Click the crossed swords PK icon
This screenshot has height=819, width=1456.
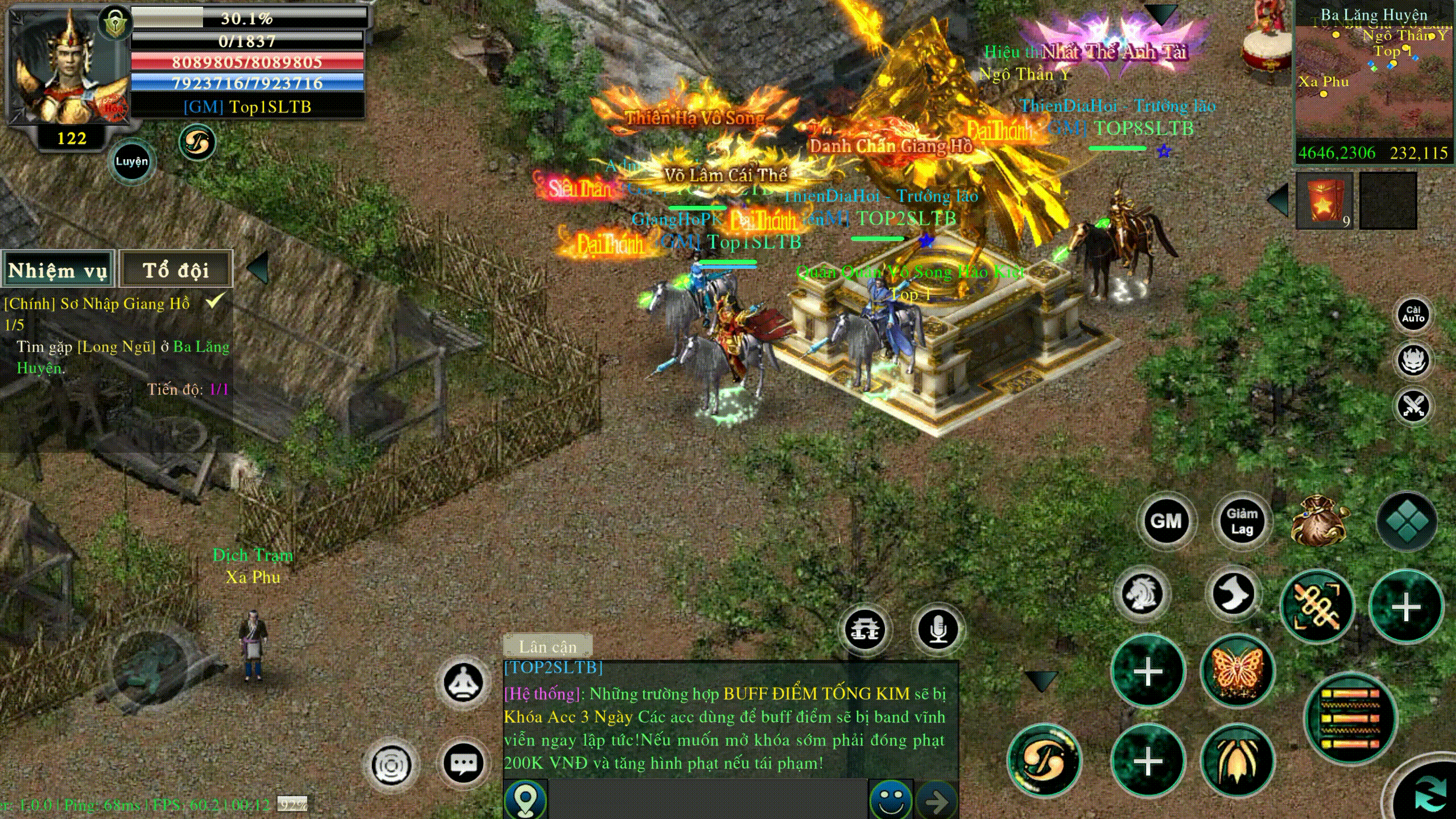1413,406
